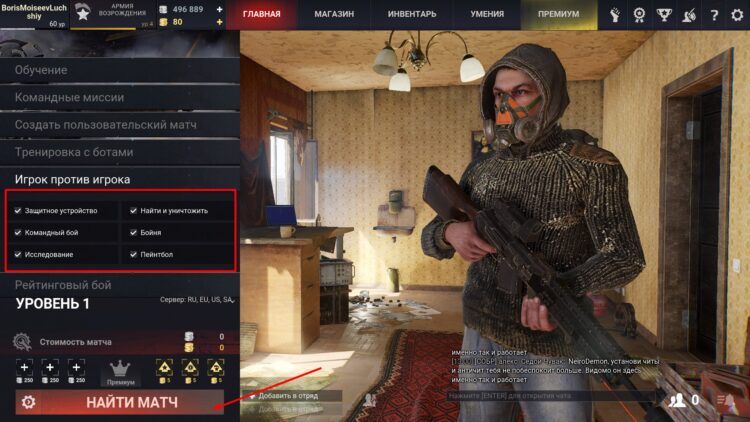
Task: Open Рейтинговый бой mode
Action: coord(63,285)
